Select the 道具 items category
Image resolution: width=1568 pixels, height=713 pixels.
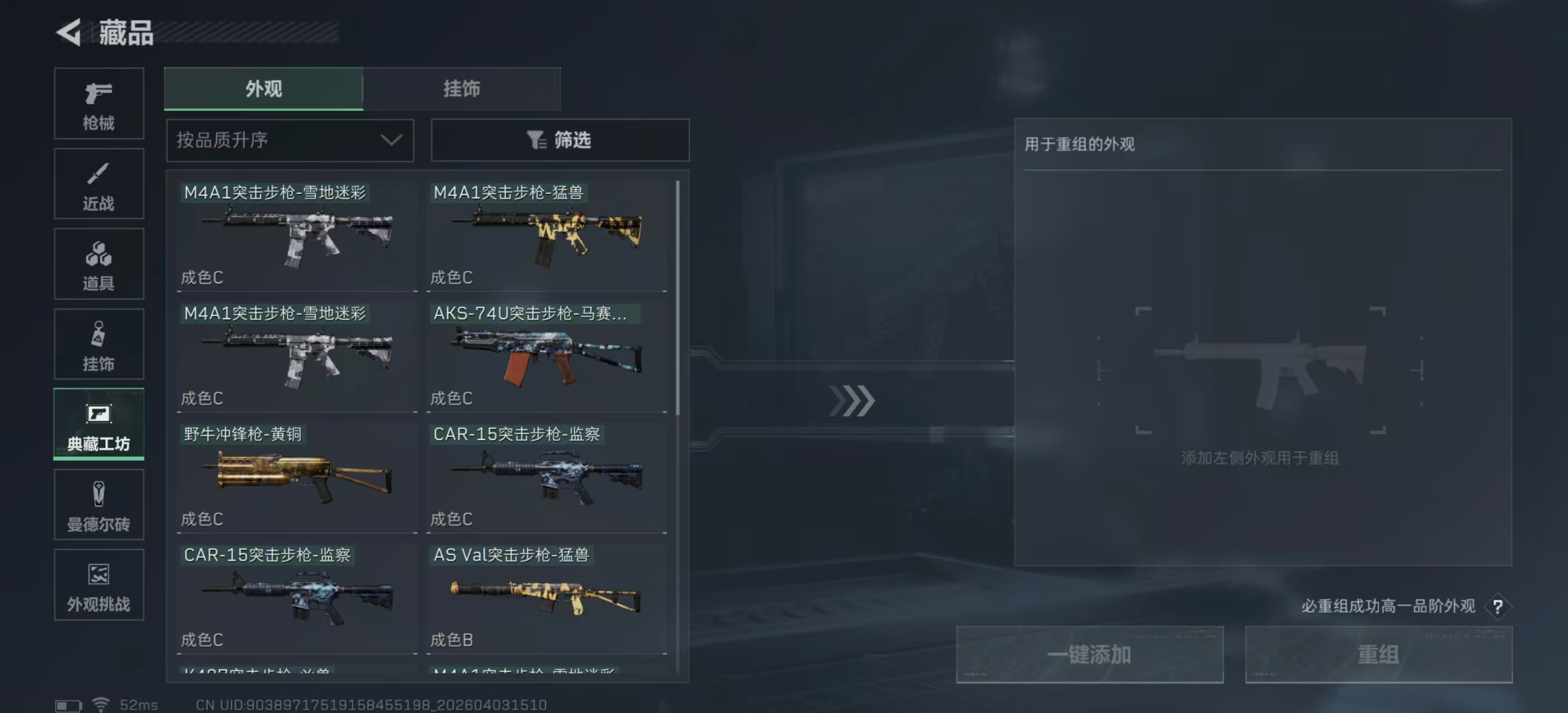point(99,264)
